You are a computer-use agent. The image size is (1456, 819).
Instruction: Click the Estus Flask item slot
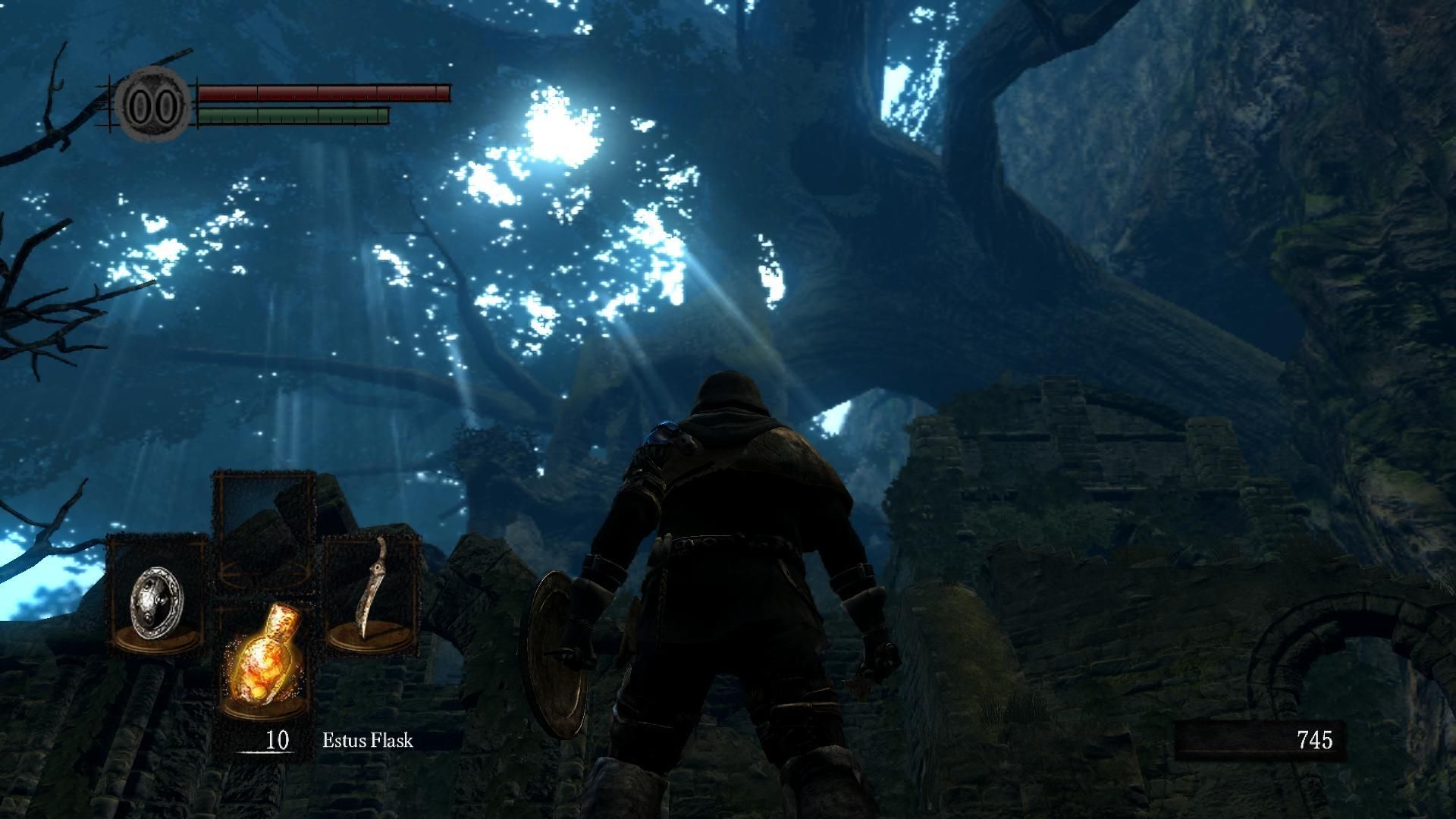(x=263, y=657)
